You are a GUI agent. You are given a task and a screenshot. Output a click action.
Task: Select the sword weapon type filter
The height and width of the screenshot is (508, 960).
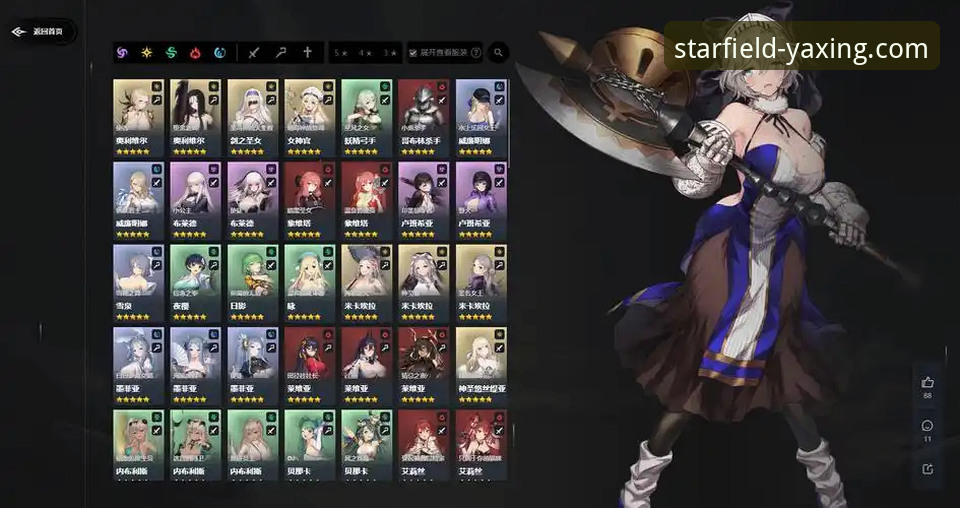click(253, 52)
